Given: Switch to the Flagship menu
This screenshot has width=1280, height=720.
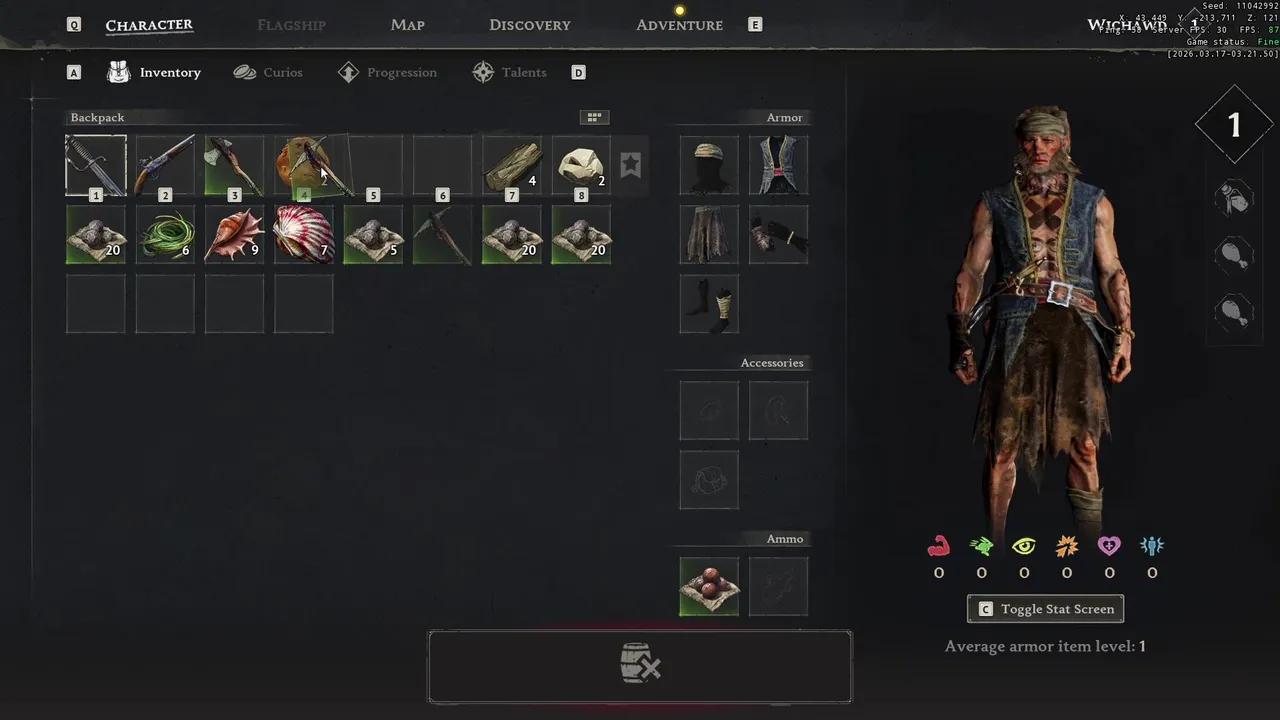Looking at the screenshot, I should pyautogui.click(x=291, y=25).
